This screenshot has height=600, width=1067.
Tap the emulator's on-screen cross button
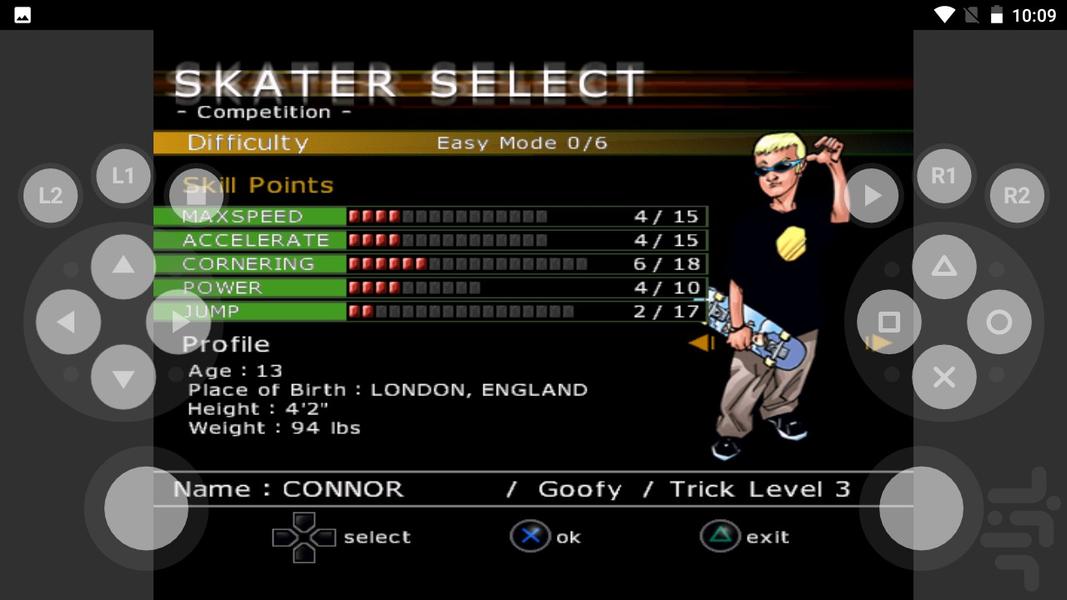pyautogui.click(x=944, y=377)
